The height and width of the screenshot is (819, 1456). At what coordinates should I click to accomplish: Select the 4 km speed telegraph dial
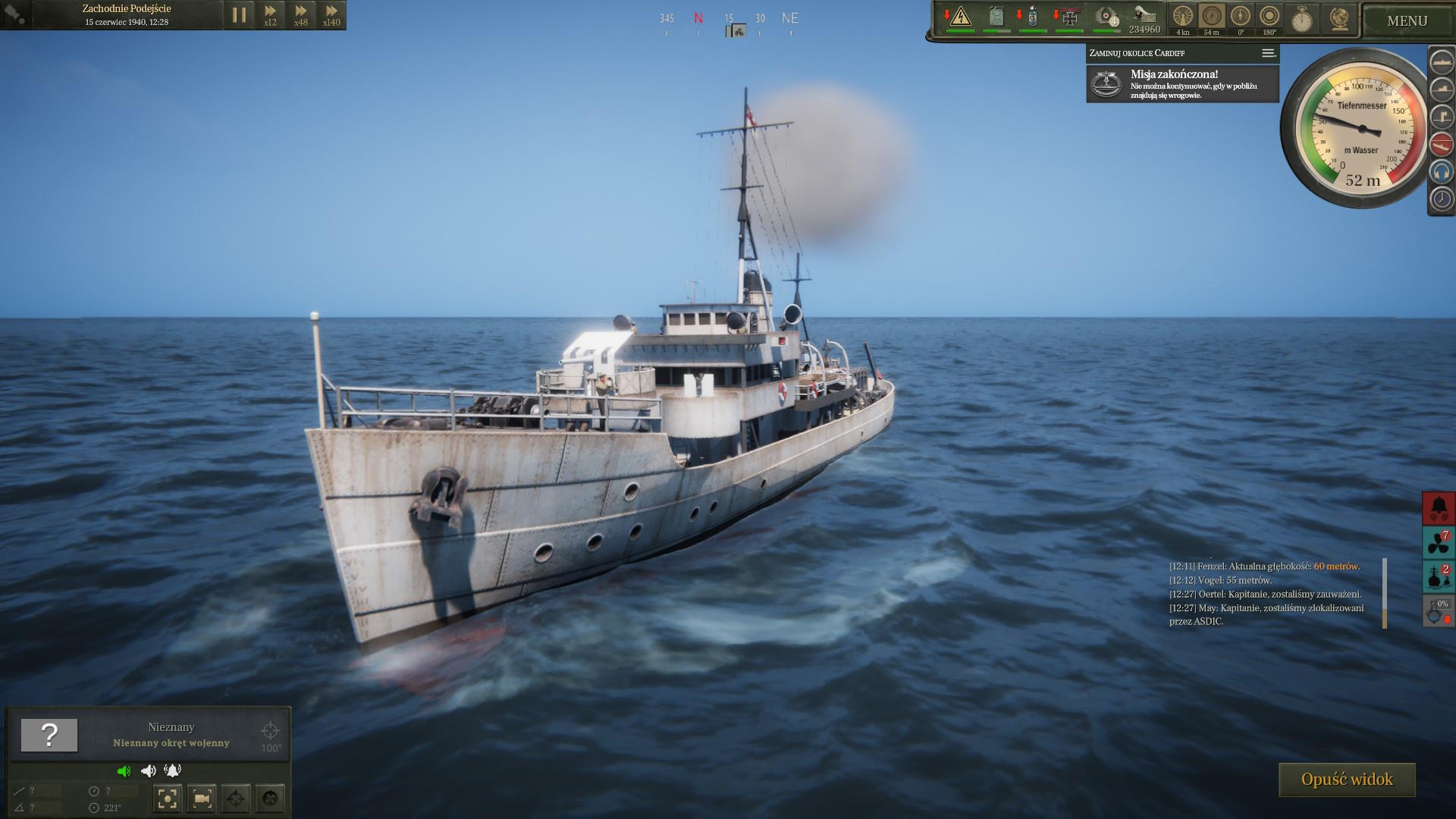1183,17
